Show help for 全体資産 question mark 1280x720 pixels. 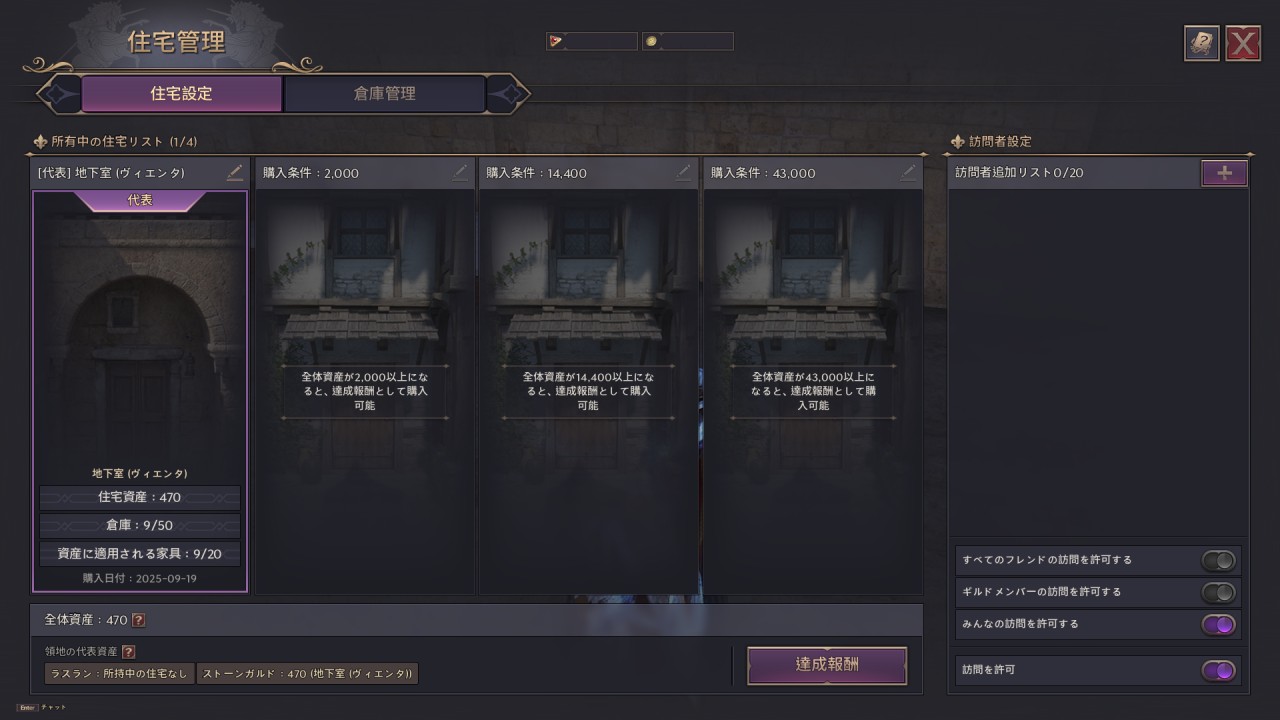(139, 620)
